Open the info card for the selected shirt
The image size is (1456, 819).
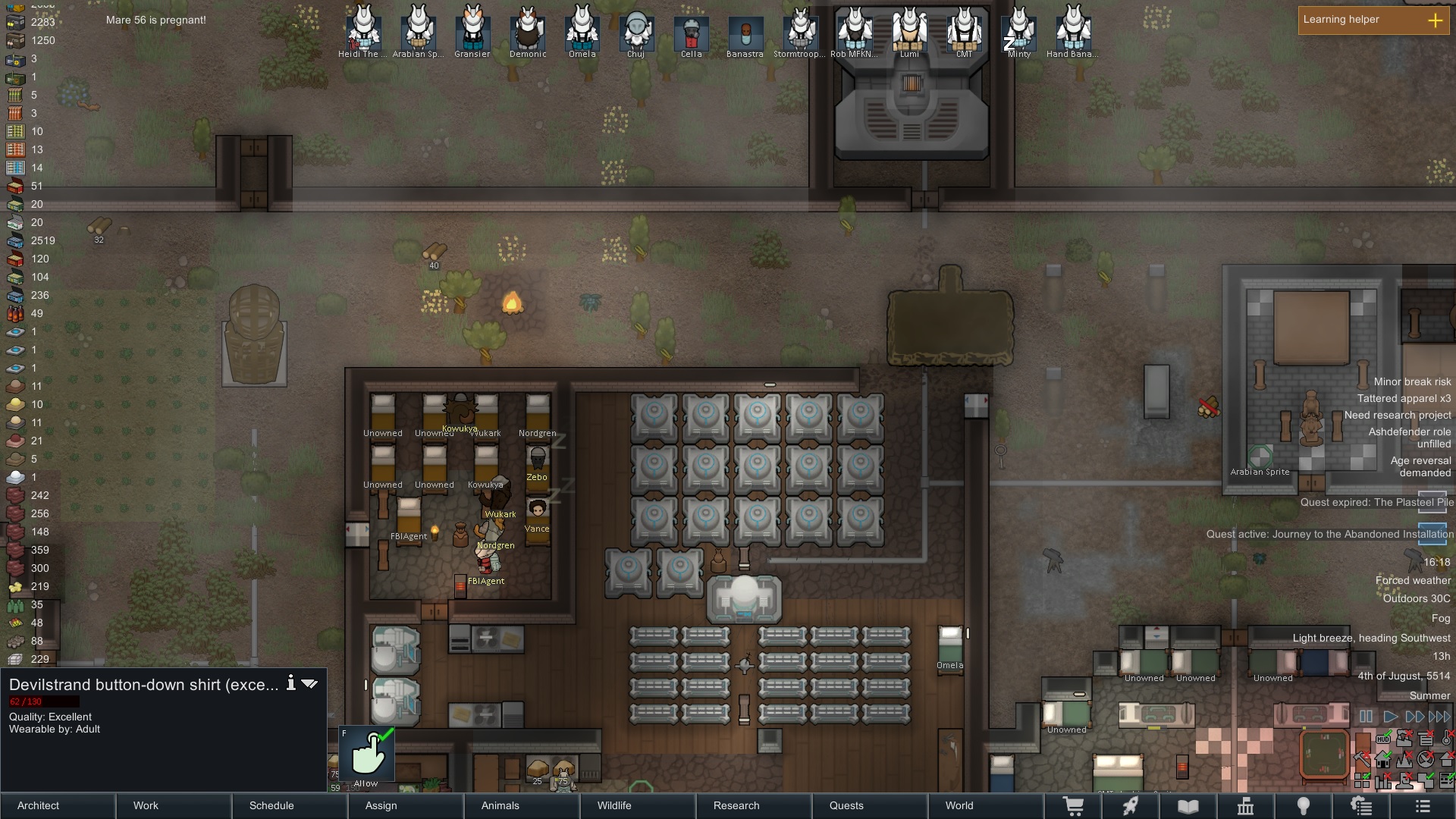290,683
